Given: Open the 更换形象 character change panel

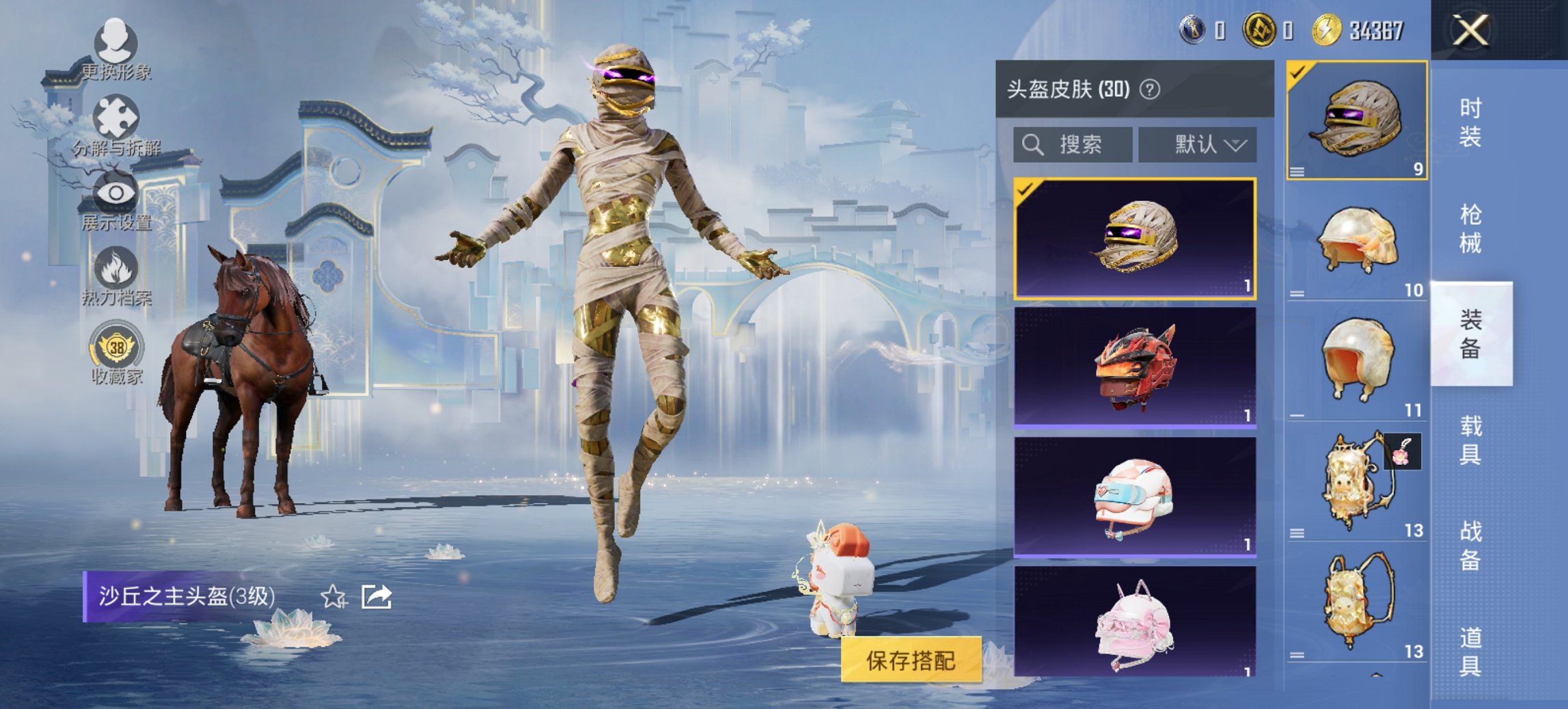Looking at the screenshot, I should point(116,51).
